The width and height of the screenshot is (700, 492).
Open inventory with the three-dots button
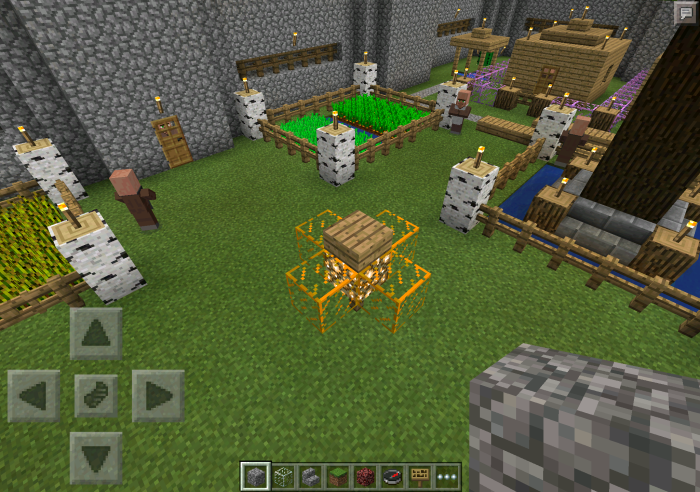click(446, 476)
